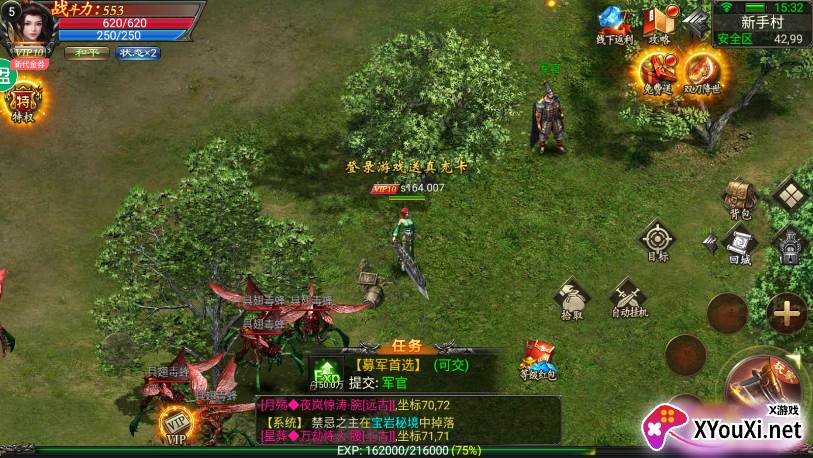Image resolution: width=813 pixels, height=458 pixels.
Task: Open the 背包 backpack
Action: click(739, 197)
